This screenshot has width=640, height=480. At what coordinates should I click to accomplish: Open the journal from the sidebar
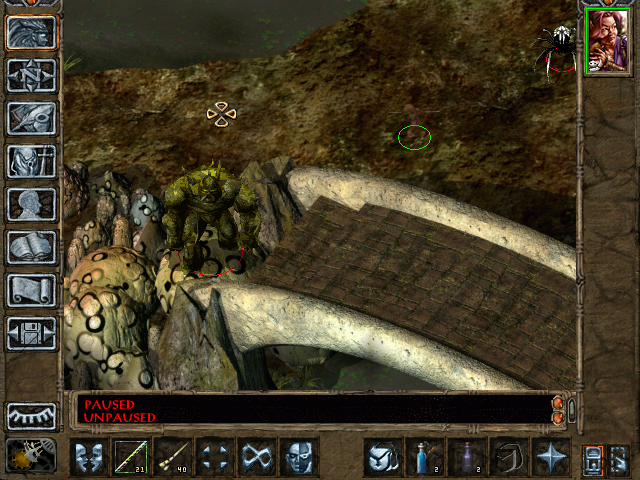pyautogui.click(x=31, y=118)
